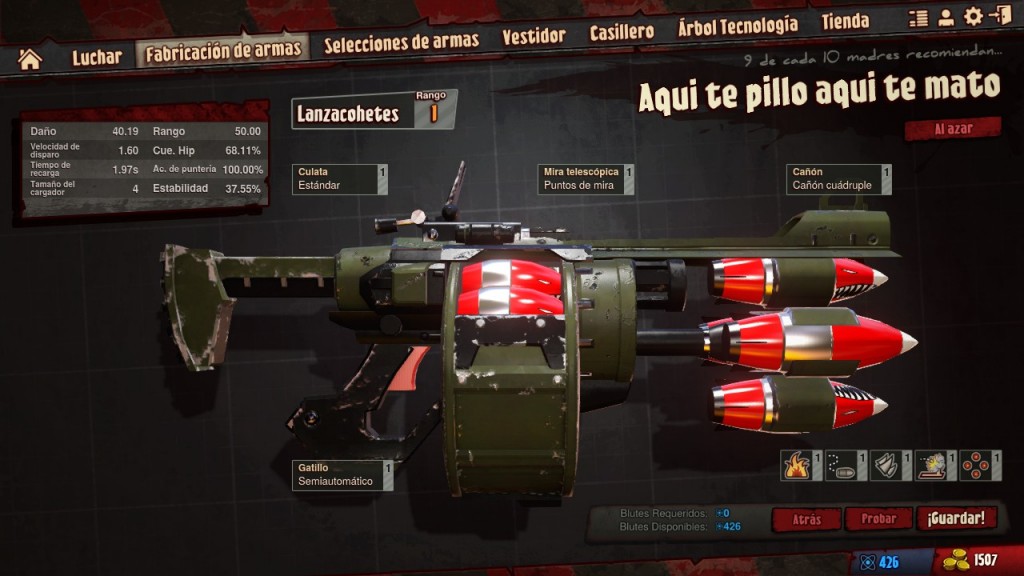This screenshot has height=576, width=1024.
Task: Go back with the Atrás button
Action: (806, 520)
